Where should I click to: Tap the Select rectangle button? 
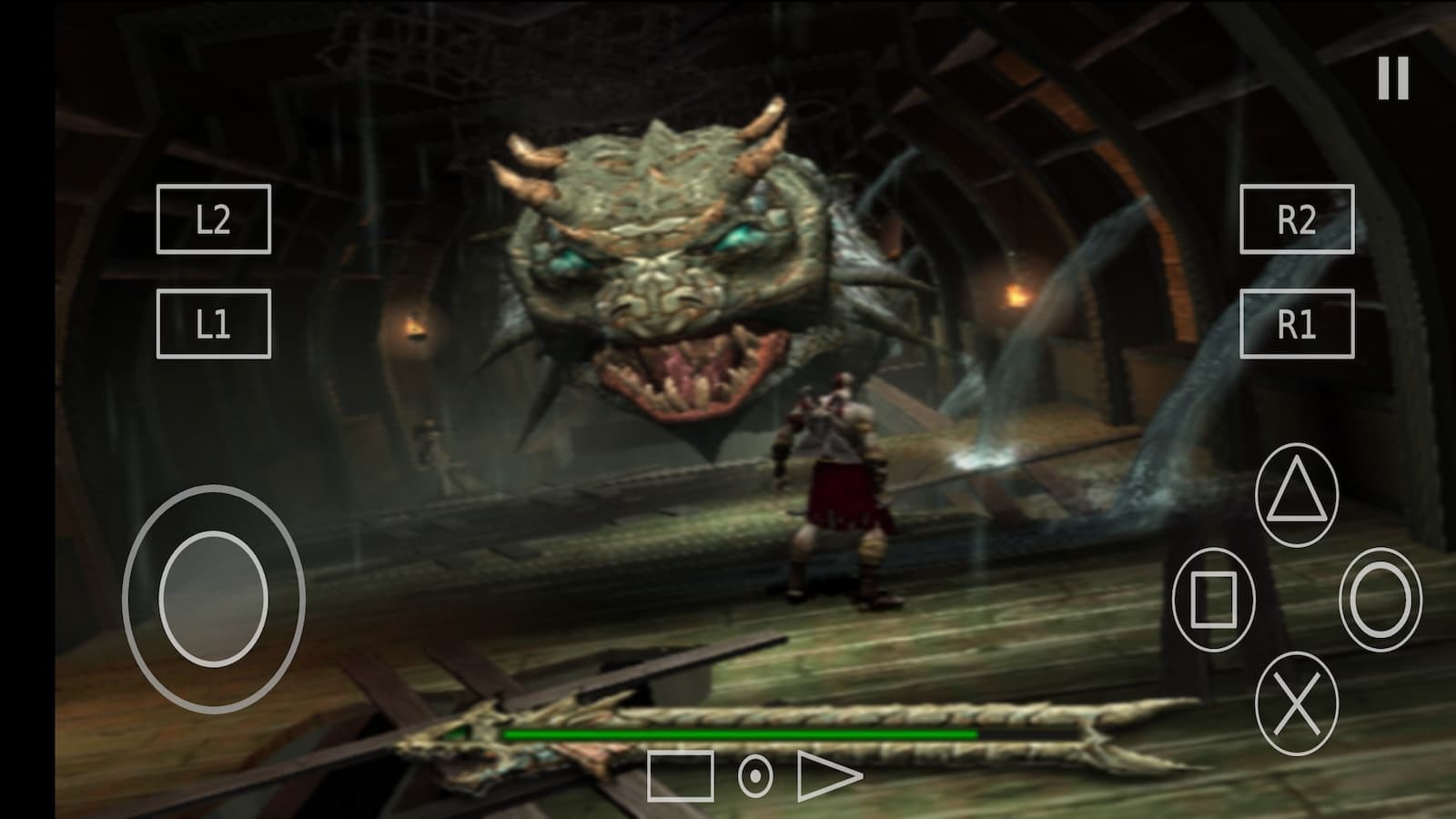(681, 776)
